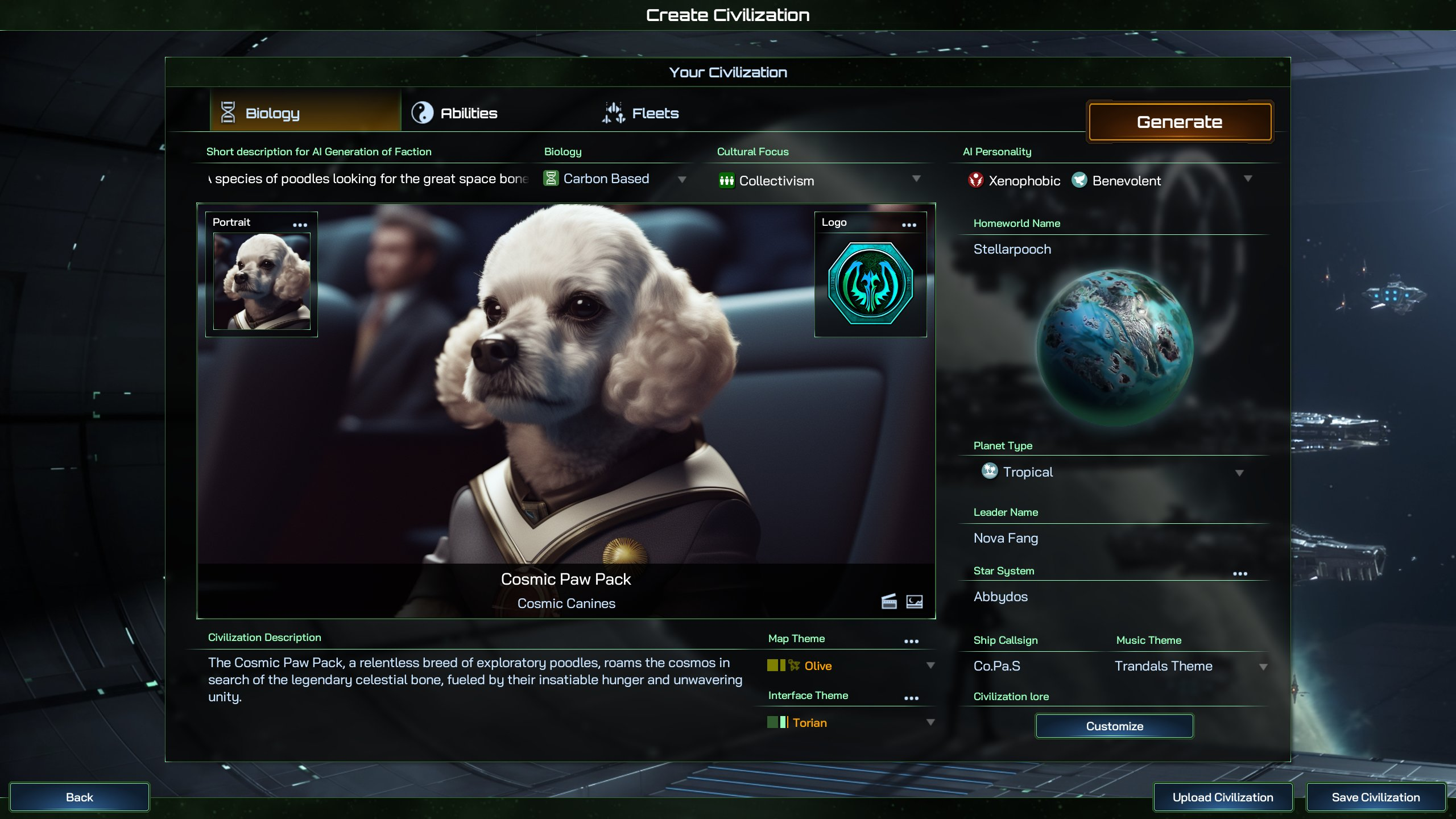Open the Portrait options ellipsis

click(300, 225)
